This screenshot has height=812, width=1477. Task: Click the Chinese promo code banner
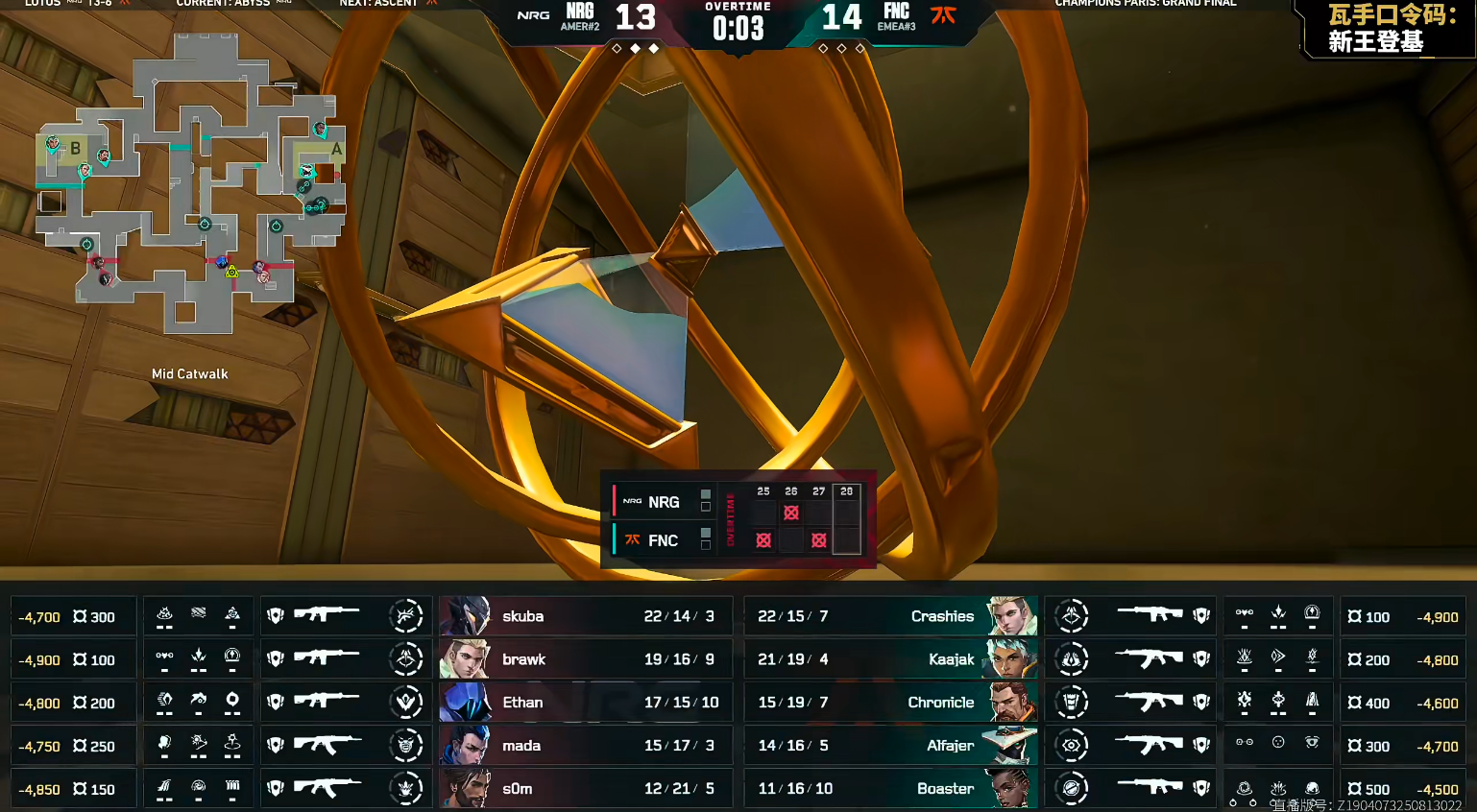(1390, 29)
